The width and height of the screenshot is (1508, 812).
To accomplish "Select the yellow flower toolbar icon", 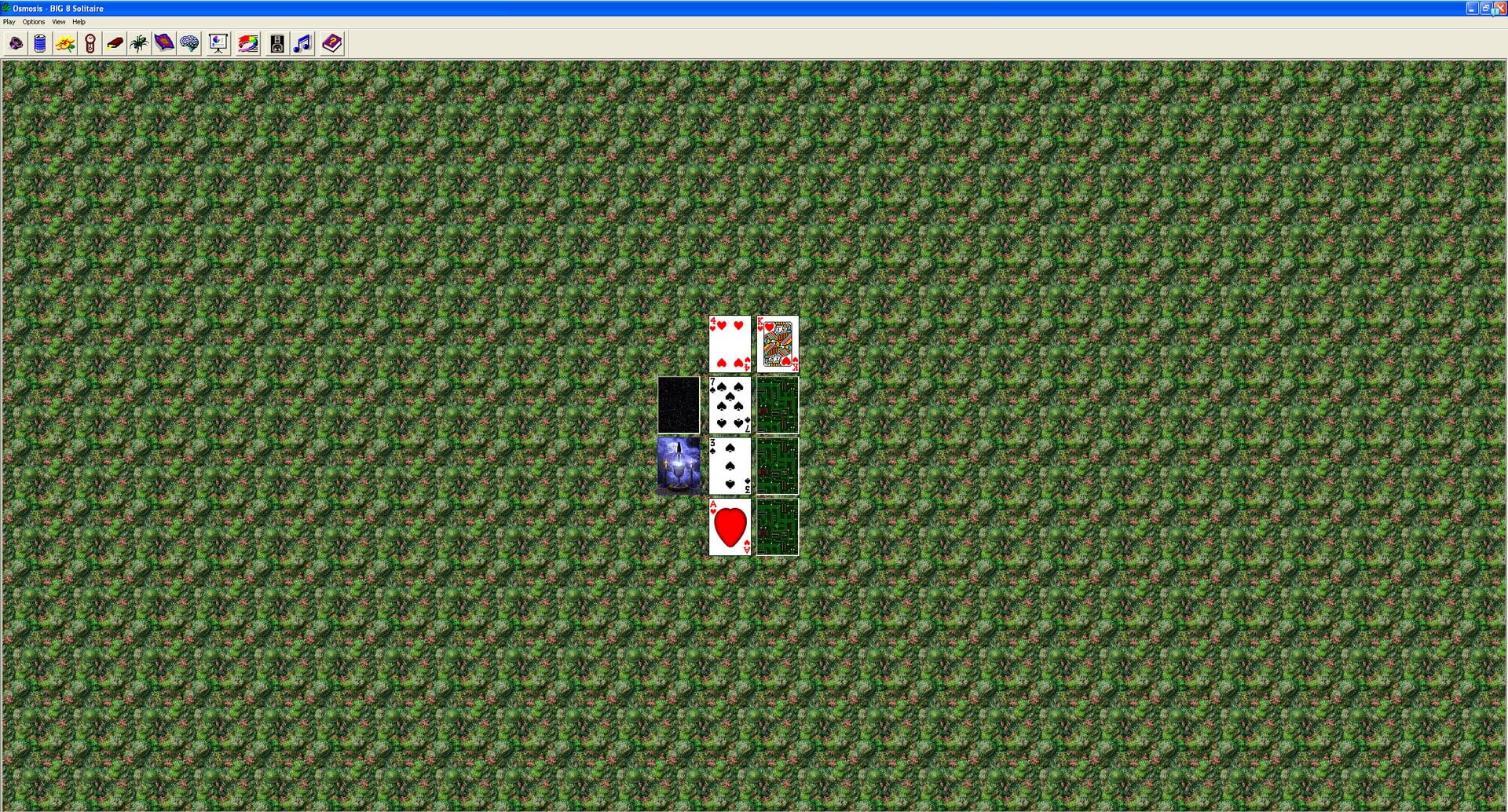I will tap(66, 43).
